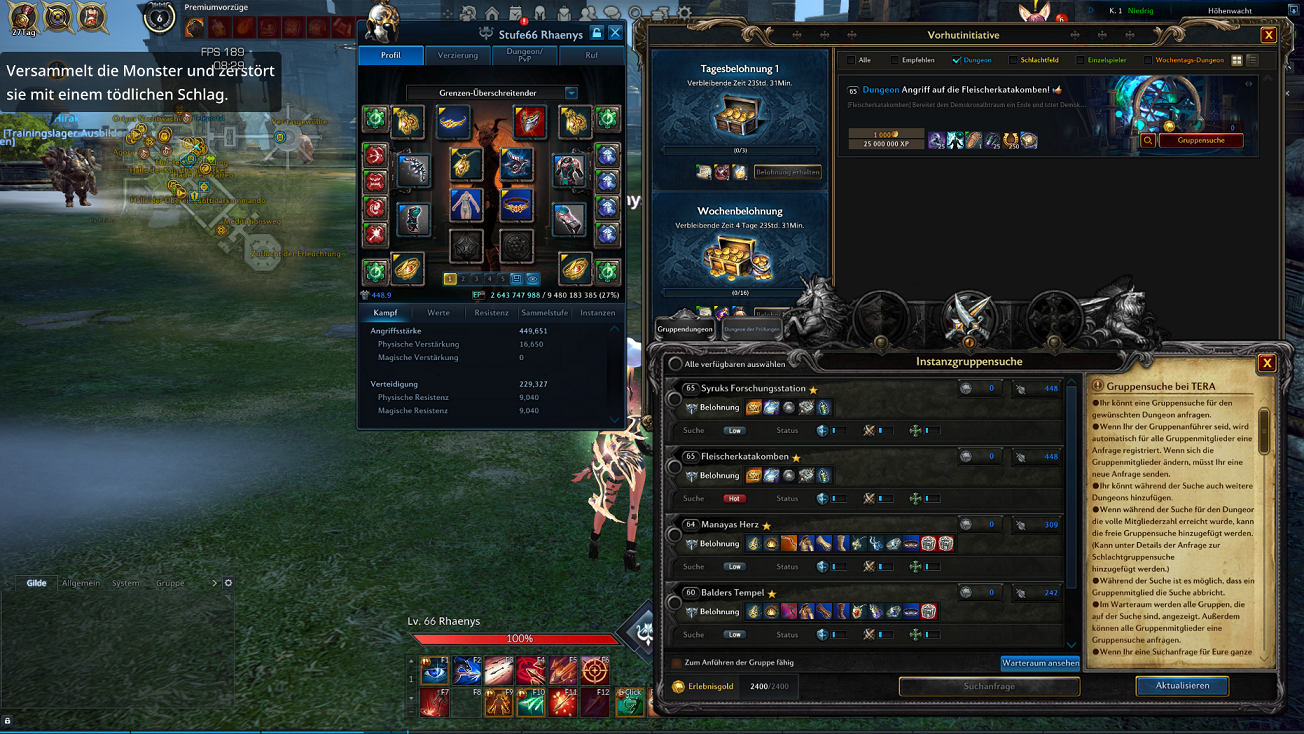Tick the Schlachtfeld filter checkbox
The height and width of the screenshot is (734, 1304).
point(1013,60)
